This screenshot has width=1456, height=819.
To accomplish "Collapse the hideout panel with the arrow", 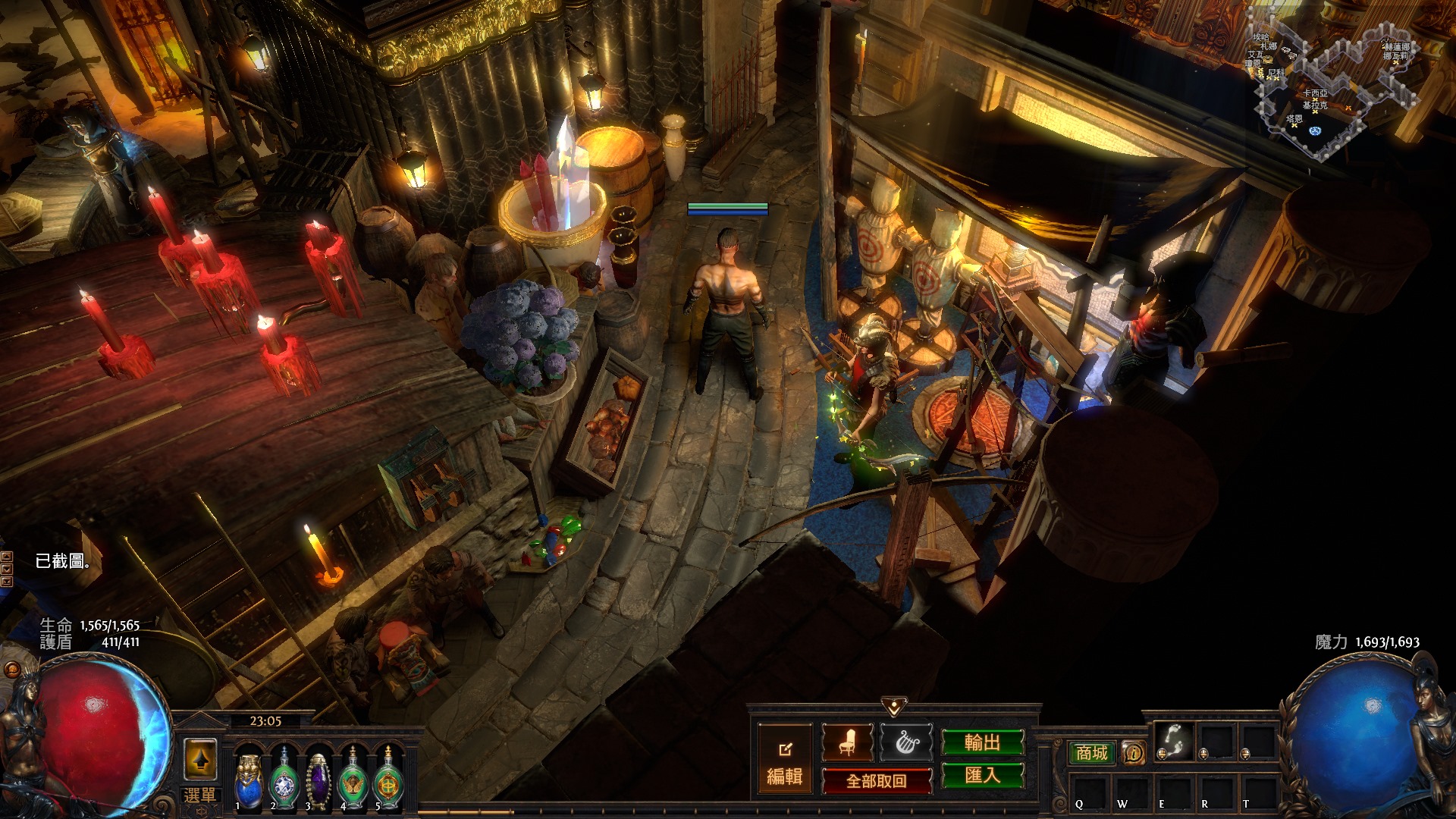I will click(x=894, y=708).
